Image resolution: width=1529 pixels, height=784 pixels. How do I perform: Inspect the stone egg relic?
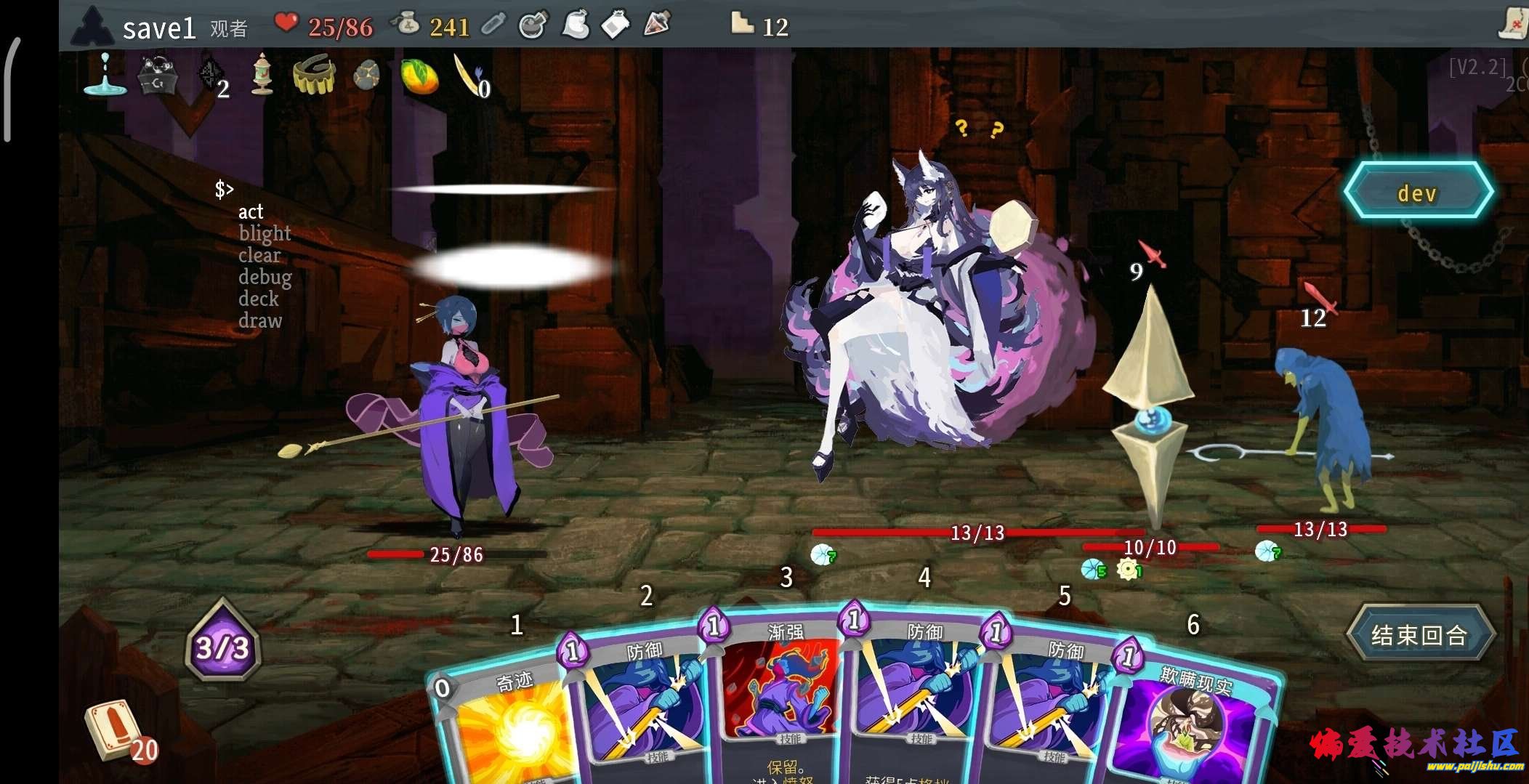click(367, 75)
